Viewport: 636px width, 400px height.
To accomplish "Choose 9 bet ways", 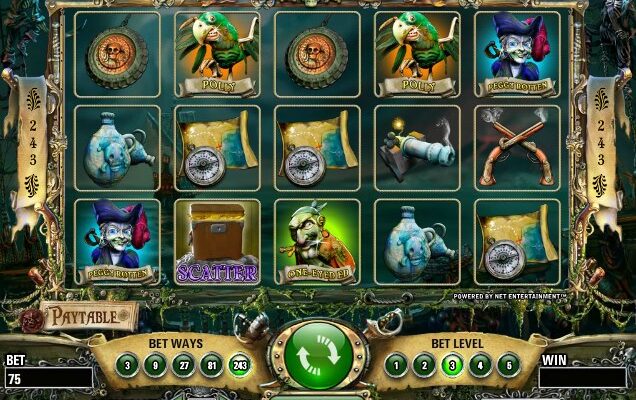I will [157, 365].
